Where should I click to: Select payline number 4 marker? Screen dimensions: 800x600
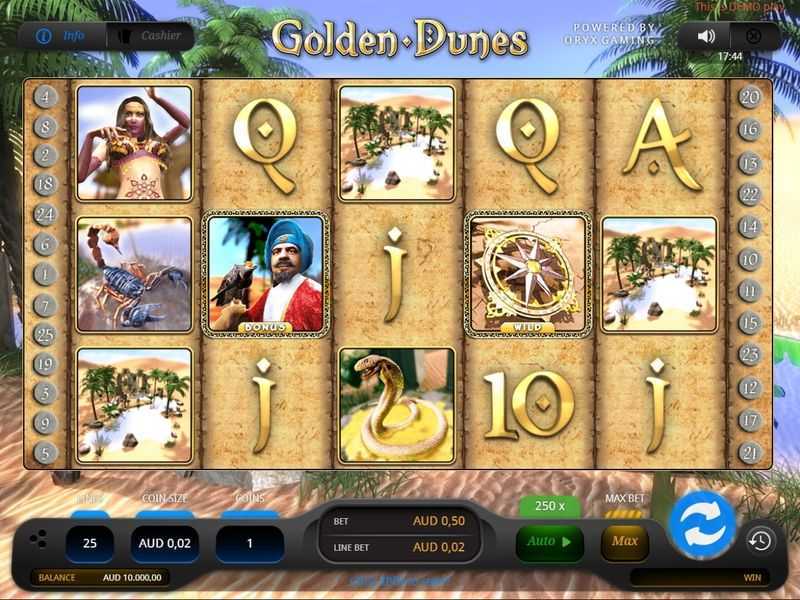(45, 97)
